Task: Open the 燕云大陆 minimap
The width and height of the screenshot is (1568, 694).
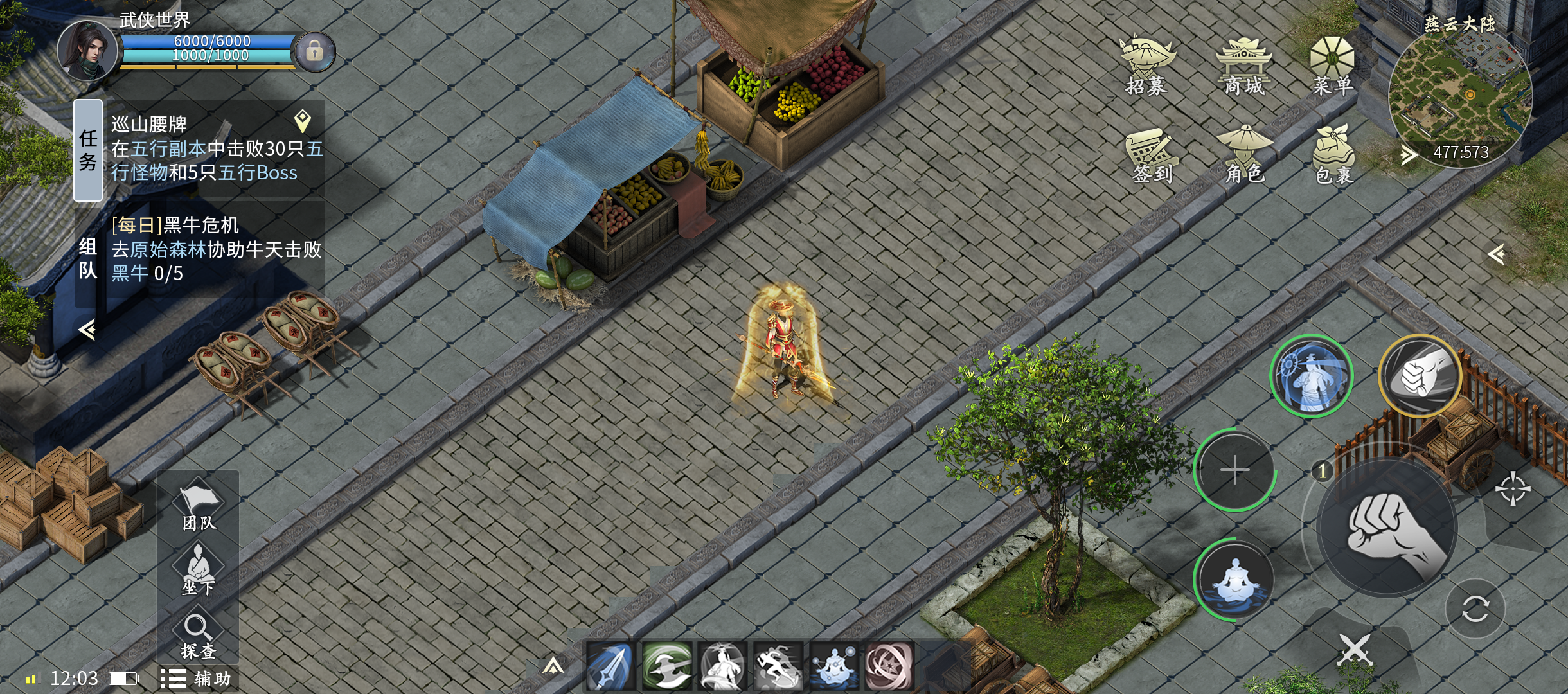Action: tap(1460, 95)
